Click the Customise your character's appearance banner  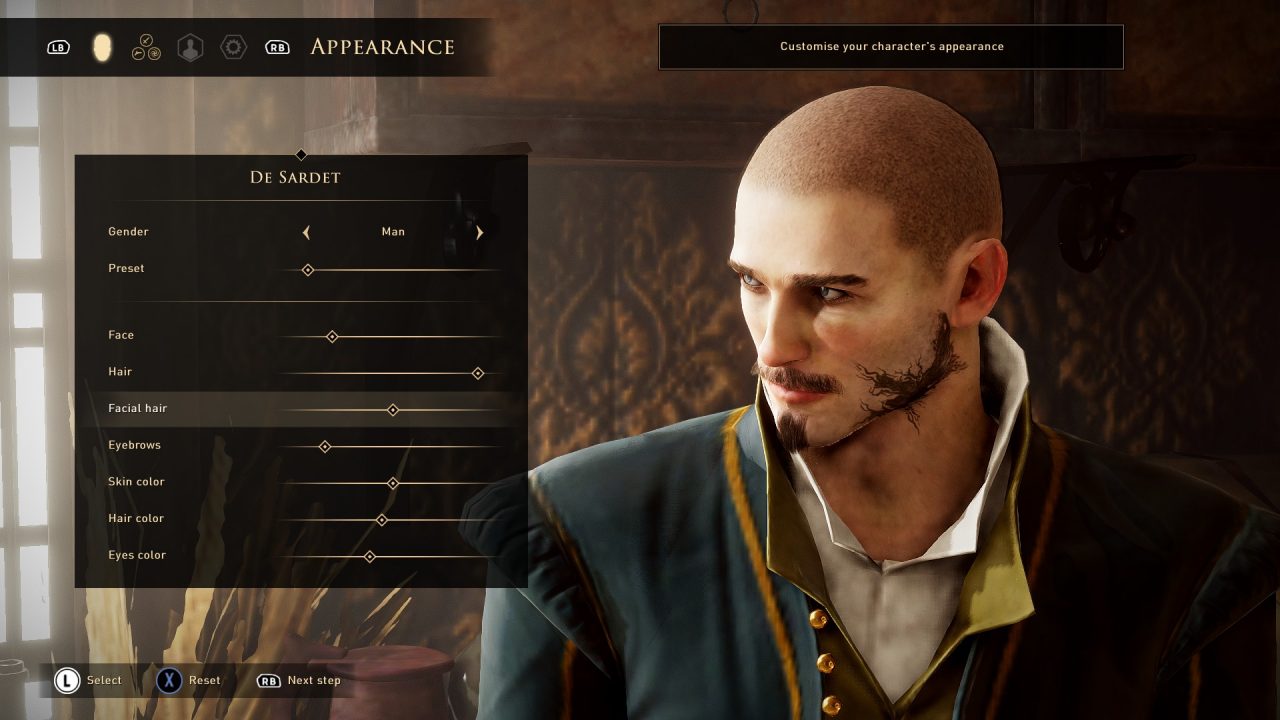[890, 46]
